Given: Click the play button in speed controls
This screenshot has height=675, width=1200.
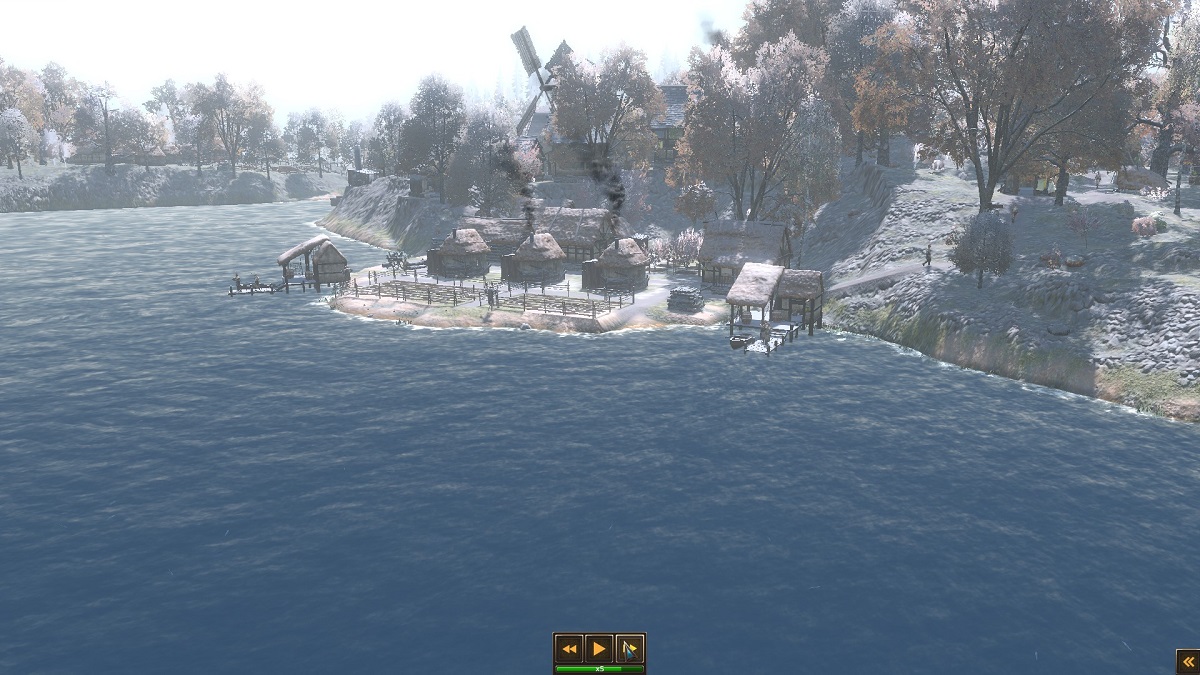Looking at the screenshot, I should click(599, 649).
